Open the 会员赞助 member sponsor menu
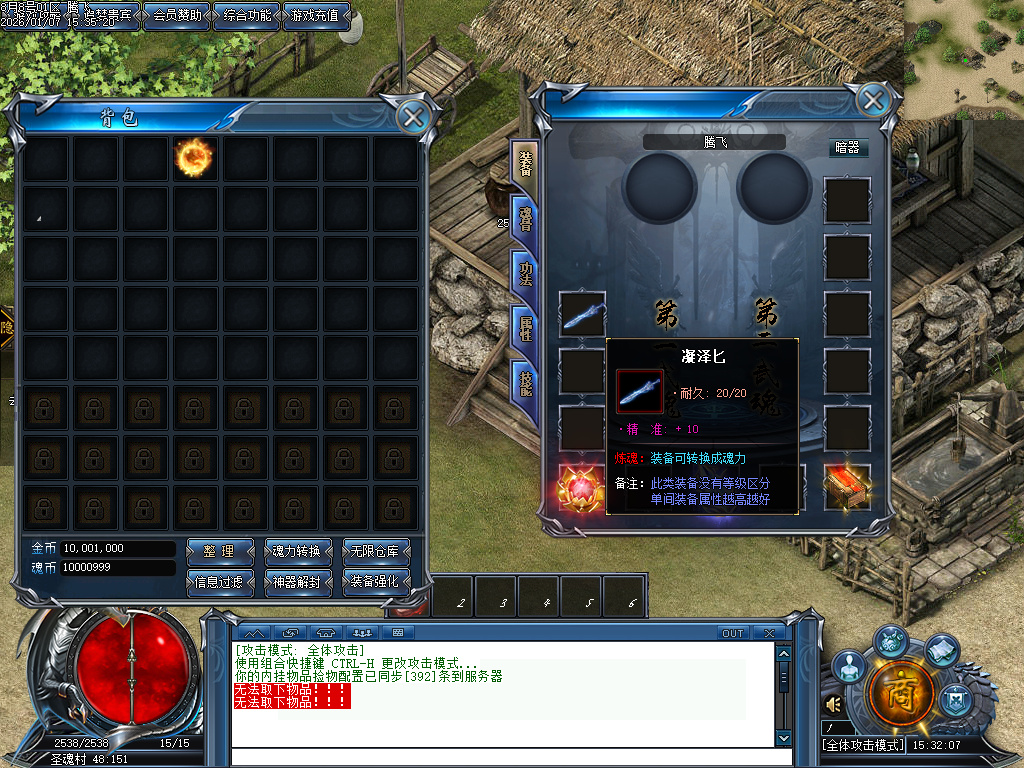 point(178,16)
